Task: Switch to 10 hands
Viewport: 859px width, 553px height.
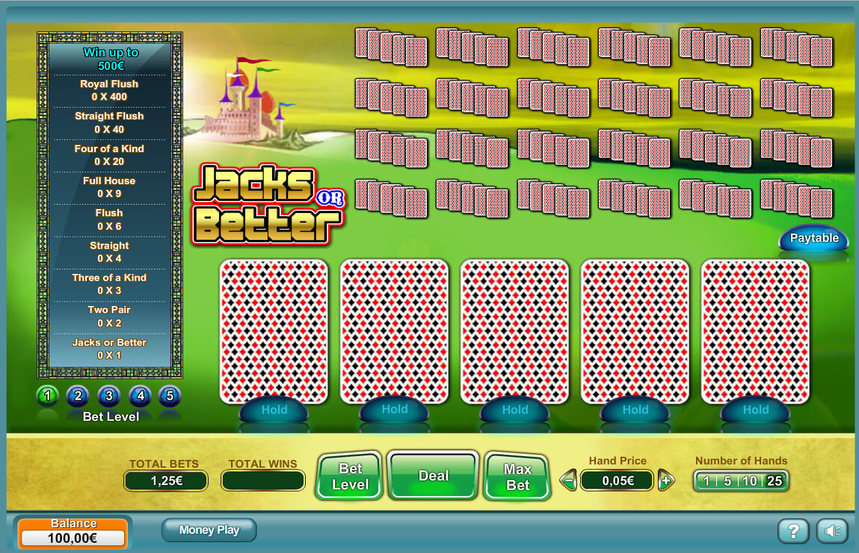Action: 748,481
